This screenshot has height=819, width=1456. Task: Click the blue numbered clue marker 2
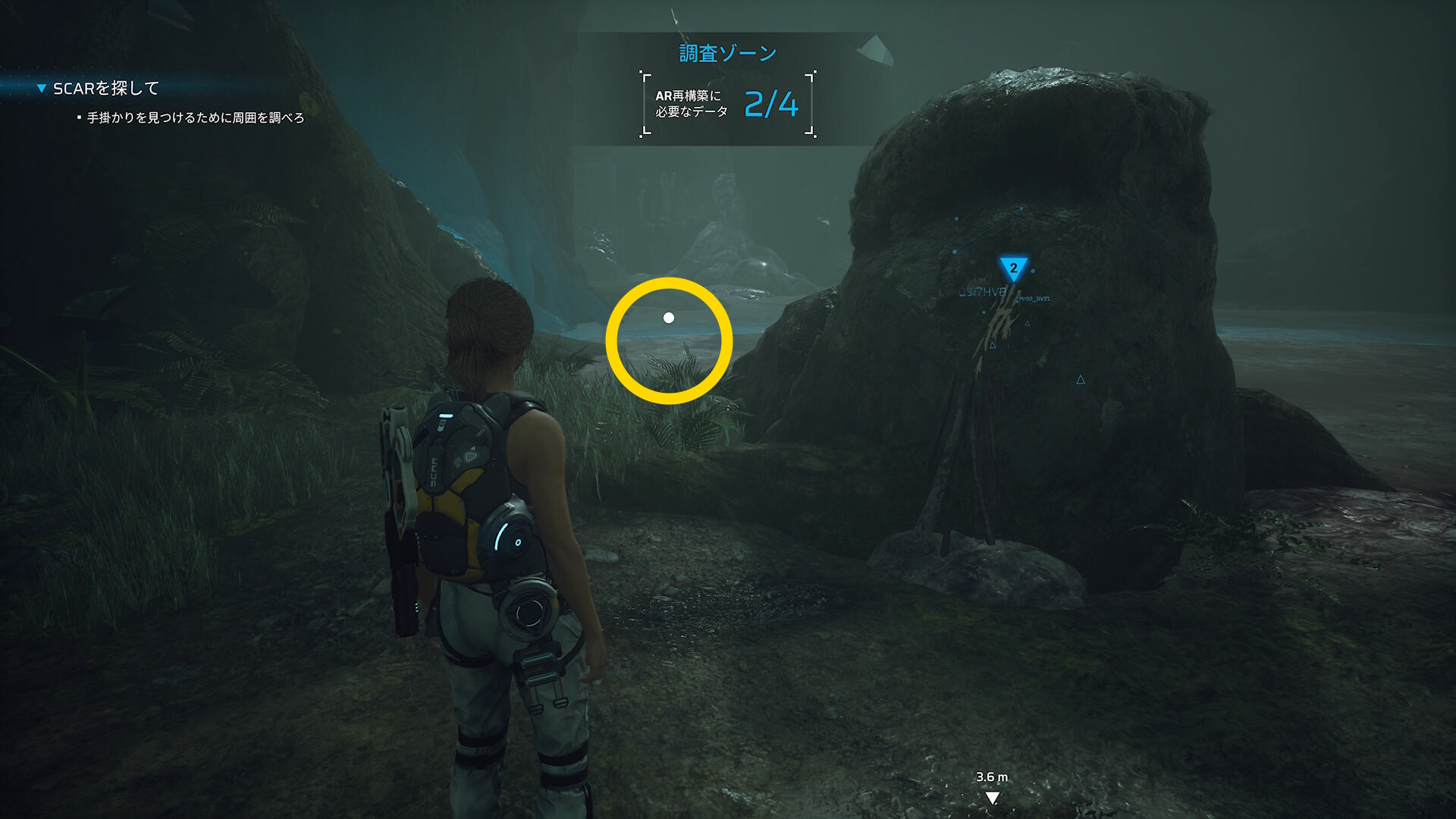click(1013, 268)
